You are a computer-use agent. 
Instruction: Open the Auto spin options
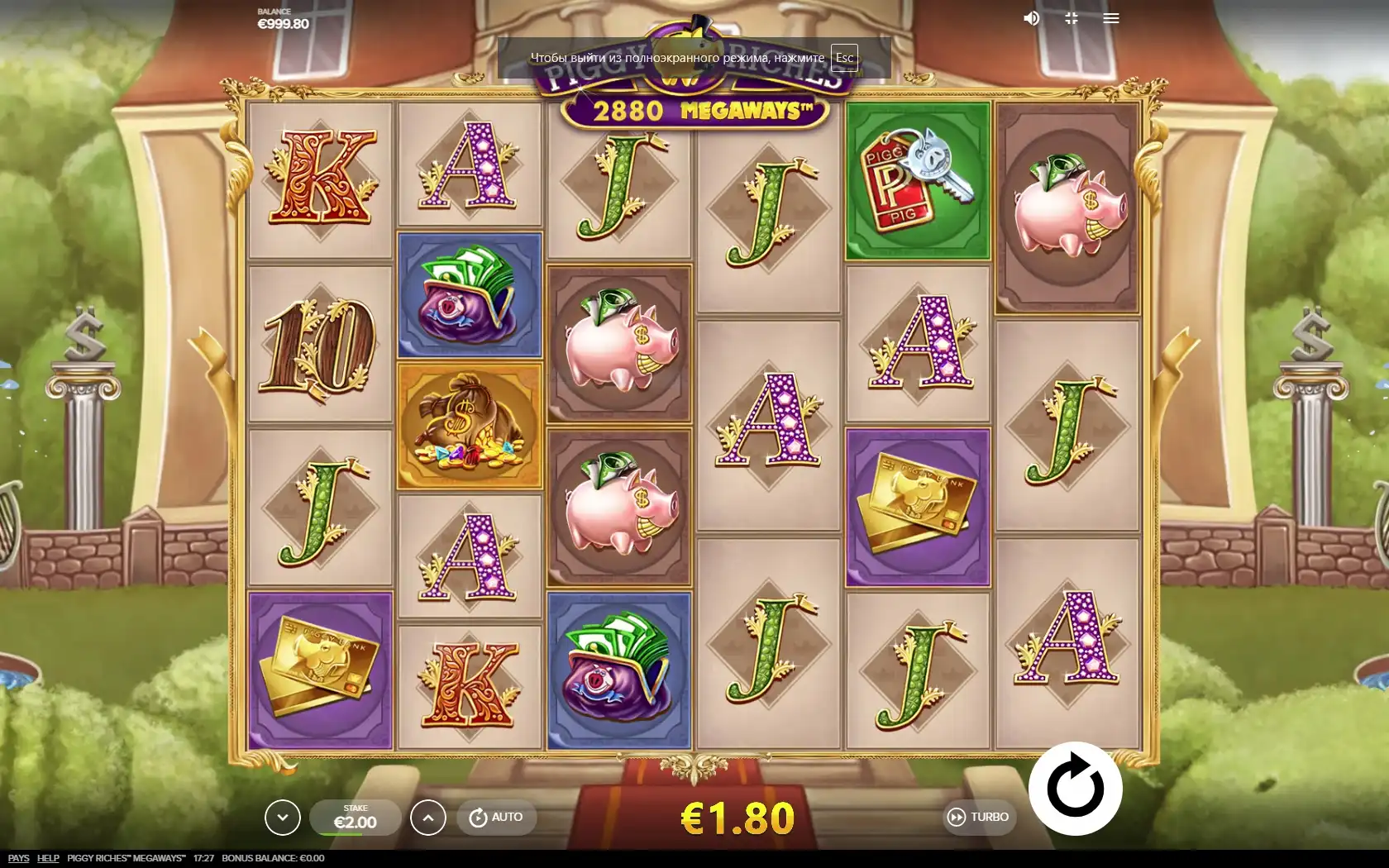[x=497, y=817]
